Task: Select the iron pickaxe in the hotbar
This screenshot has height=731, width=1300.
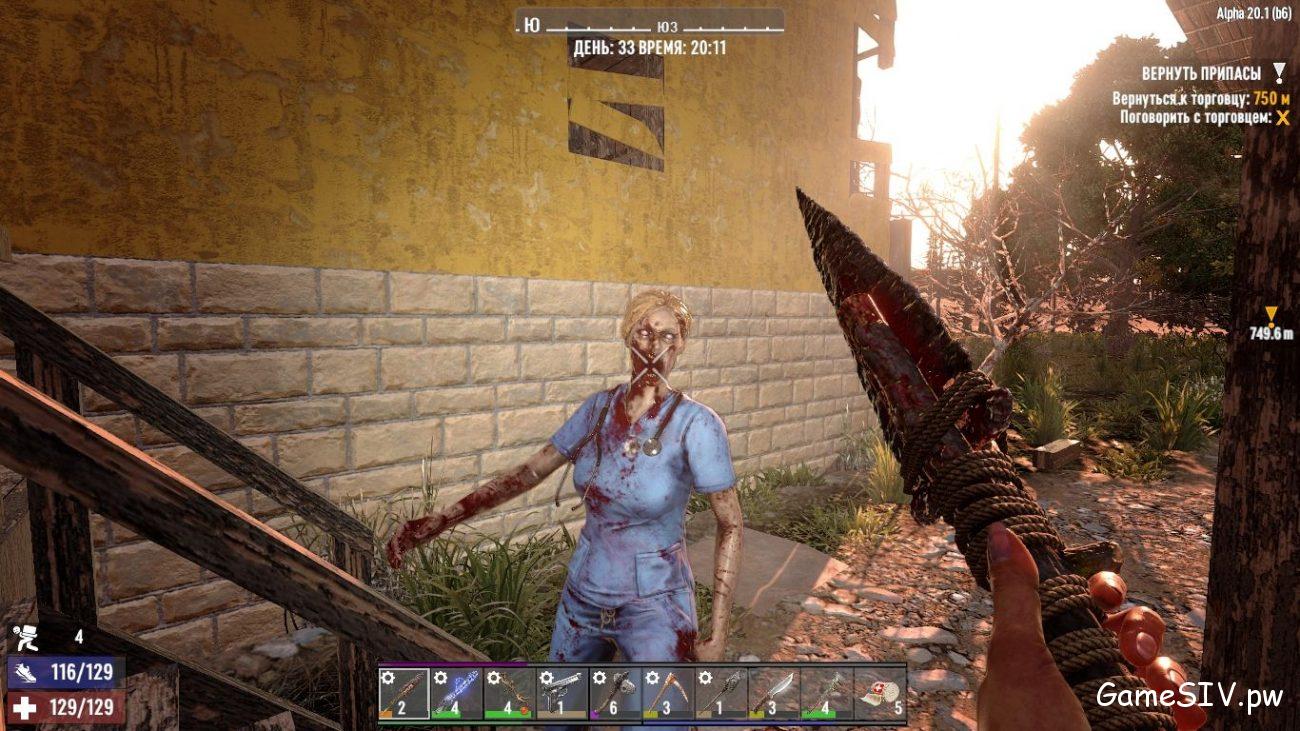Action: pyautogui.click(x=669, y=695)
